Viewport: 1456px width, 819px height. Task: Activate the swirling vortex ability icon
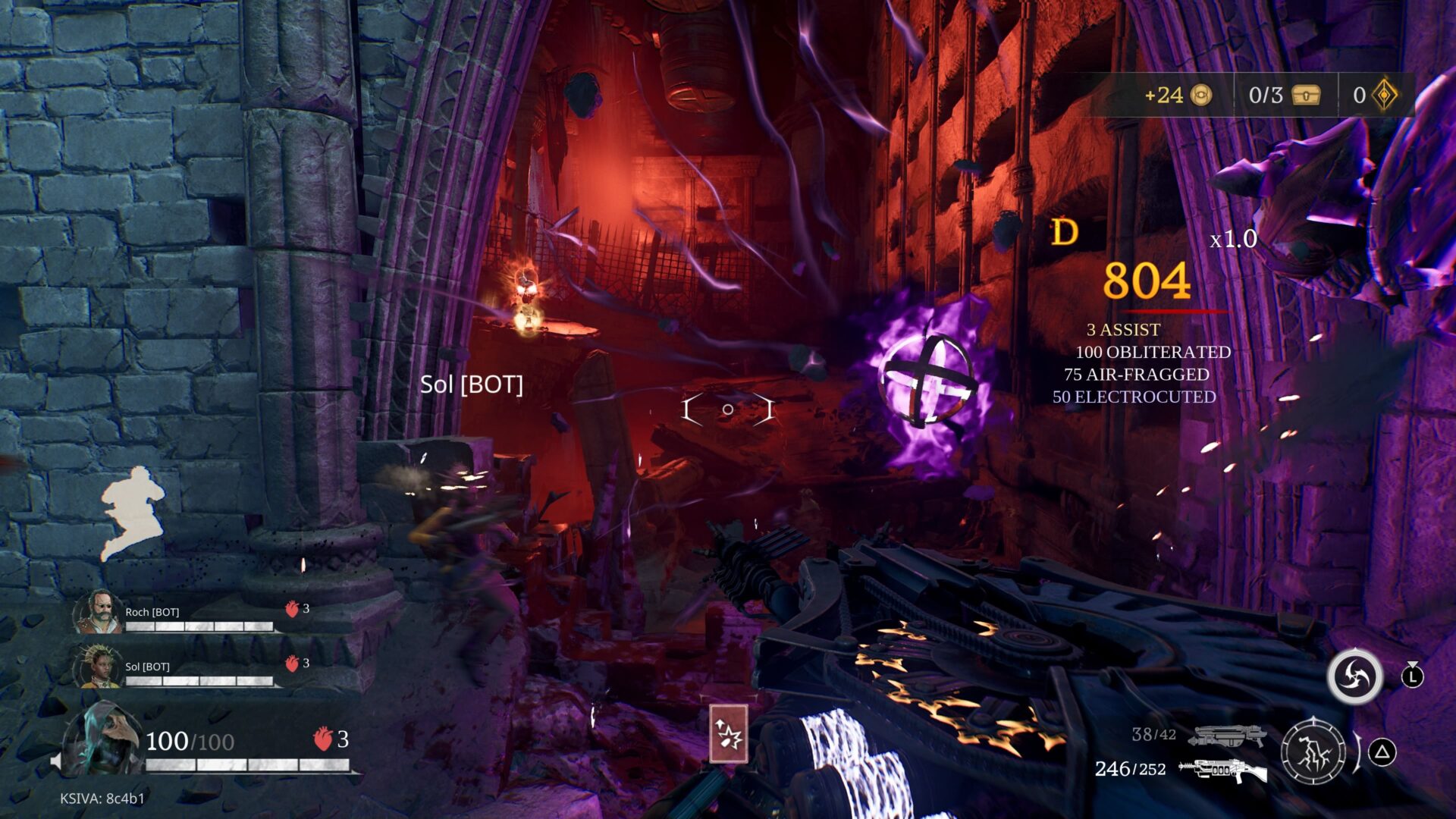pos(1355,676)
